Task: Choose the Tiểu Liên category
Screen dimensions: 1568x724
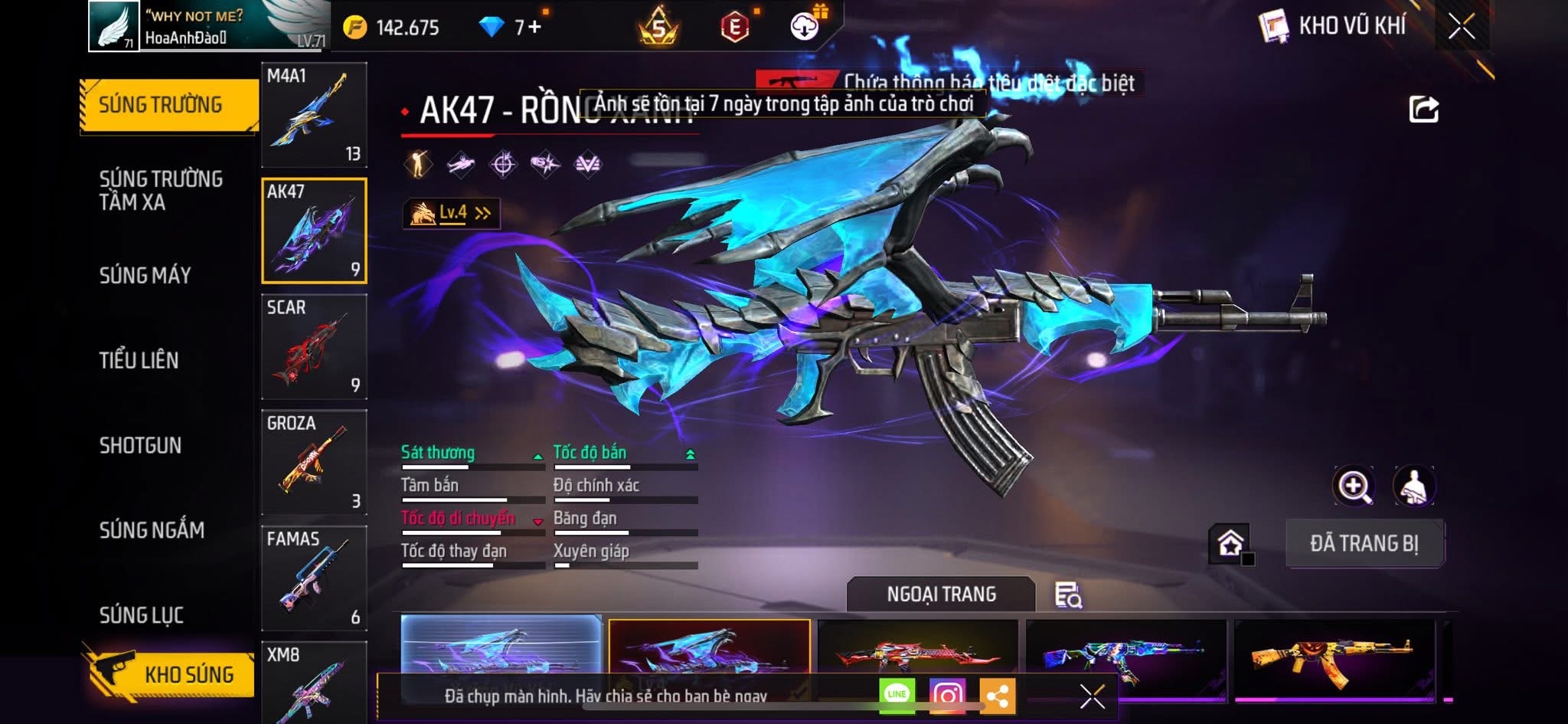Action: point(139,360)
